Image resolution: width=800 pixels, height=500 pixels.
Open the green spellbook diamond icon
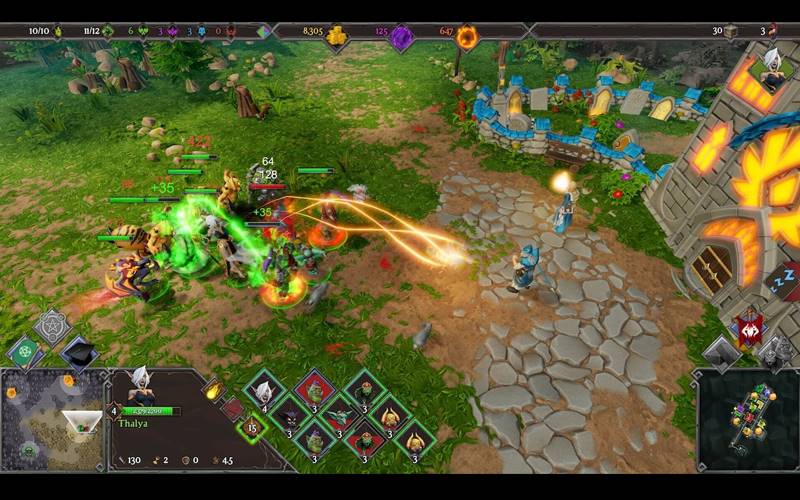click(x=26, y=350)
